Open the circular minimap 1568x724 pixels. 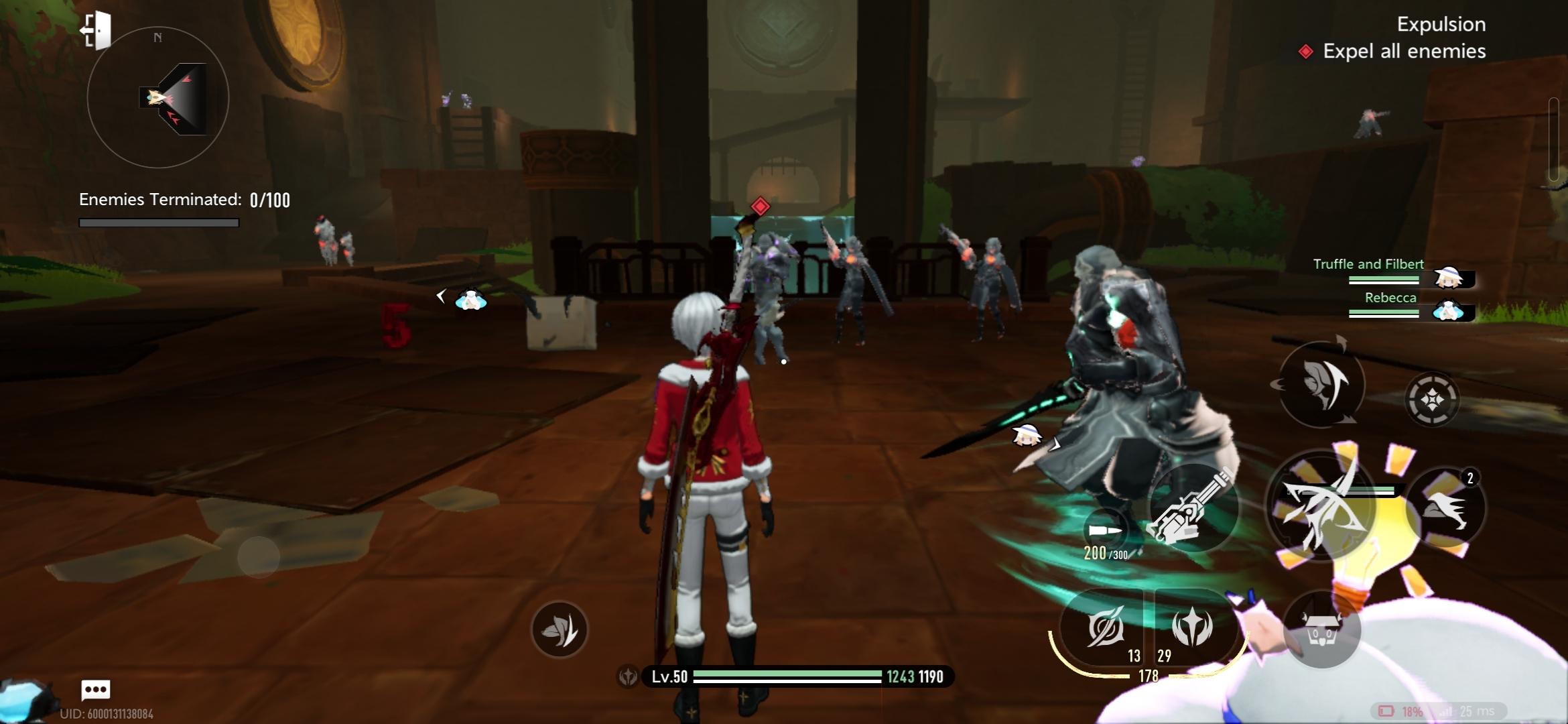click(158, 98)
